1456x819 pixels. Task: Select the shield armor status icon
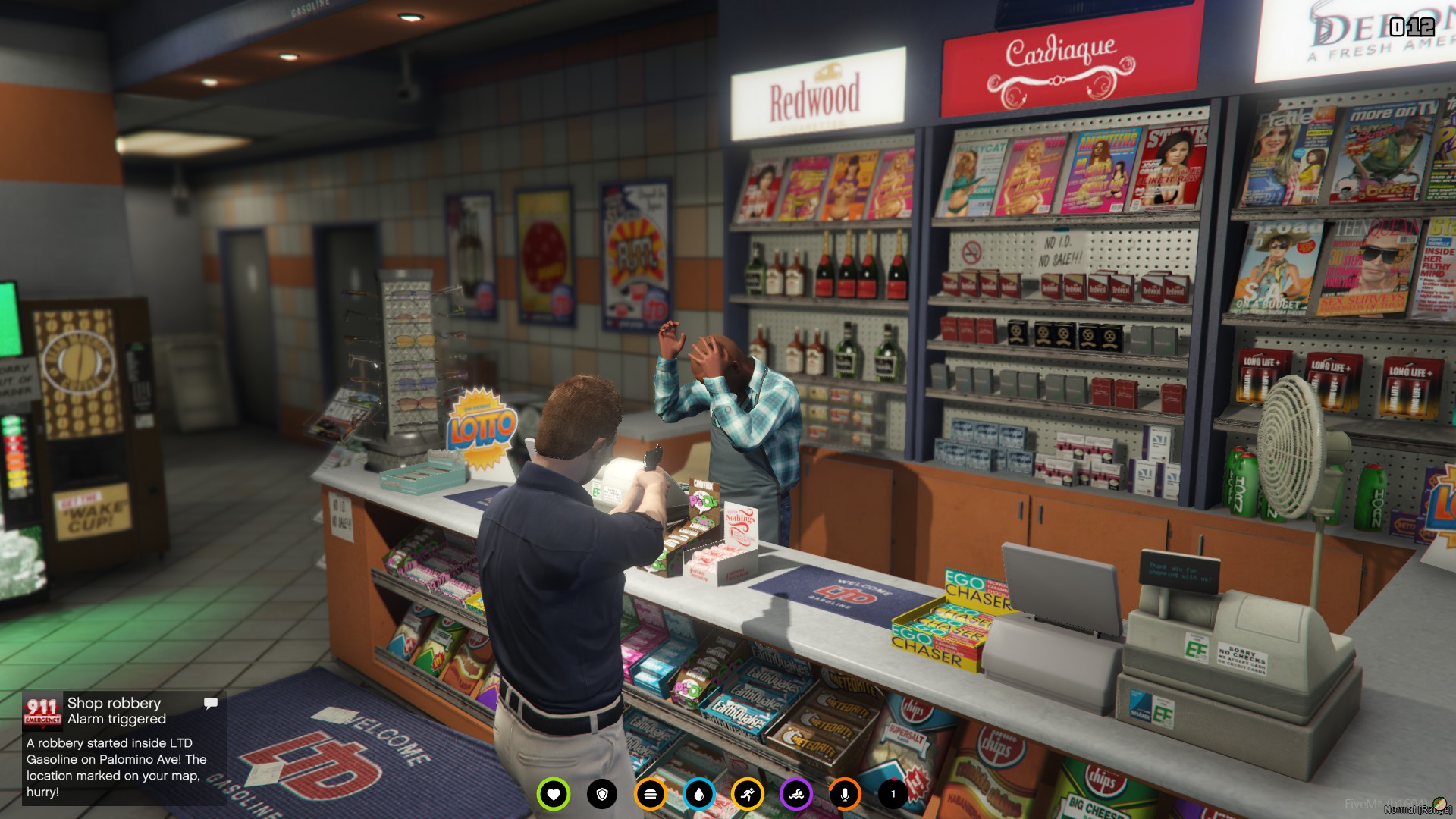point(602,794)
